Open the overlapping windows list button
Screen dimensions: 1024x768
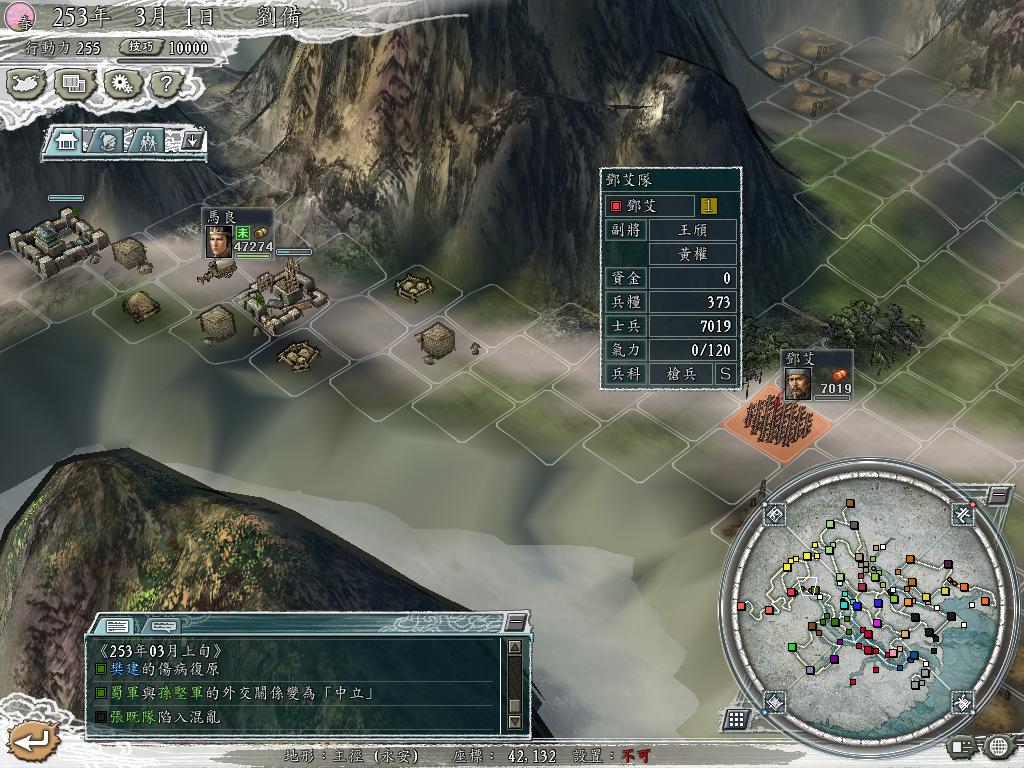pyautogui.click(x=73, y=84)
